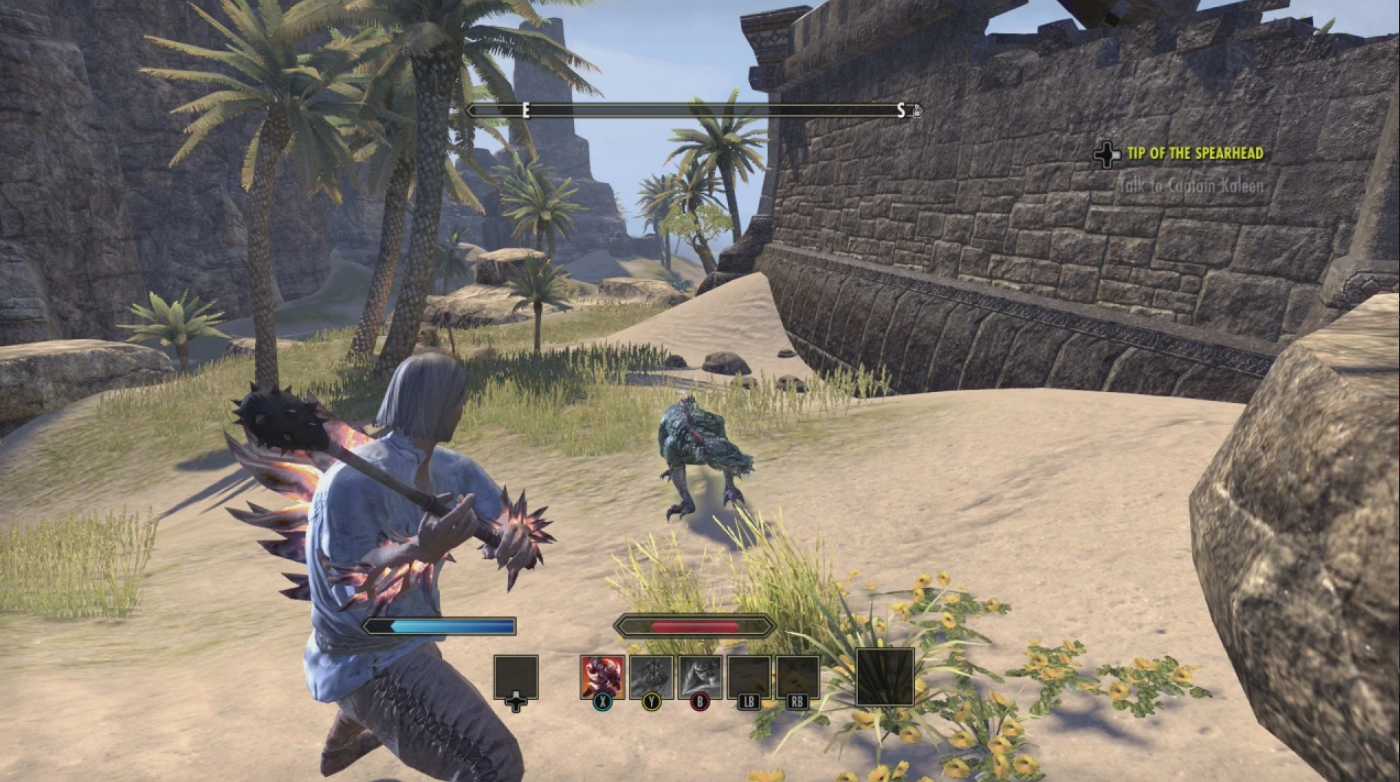Click the lock icon beside the compass
The height and width of the screenshot is (782, 1400).
coord(918,111)
